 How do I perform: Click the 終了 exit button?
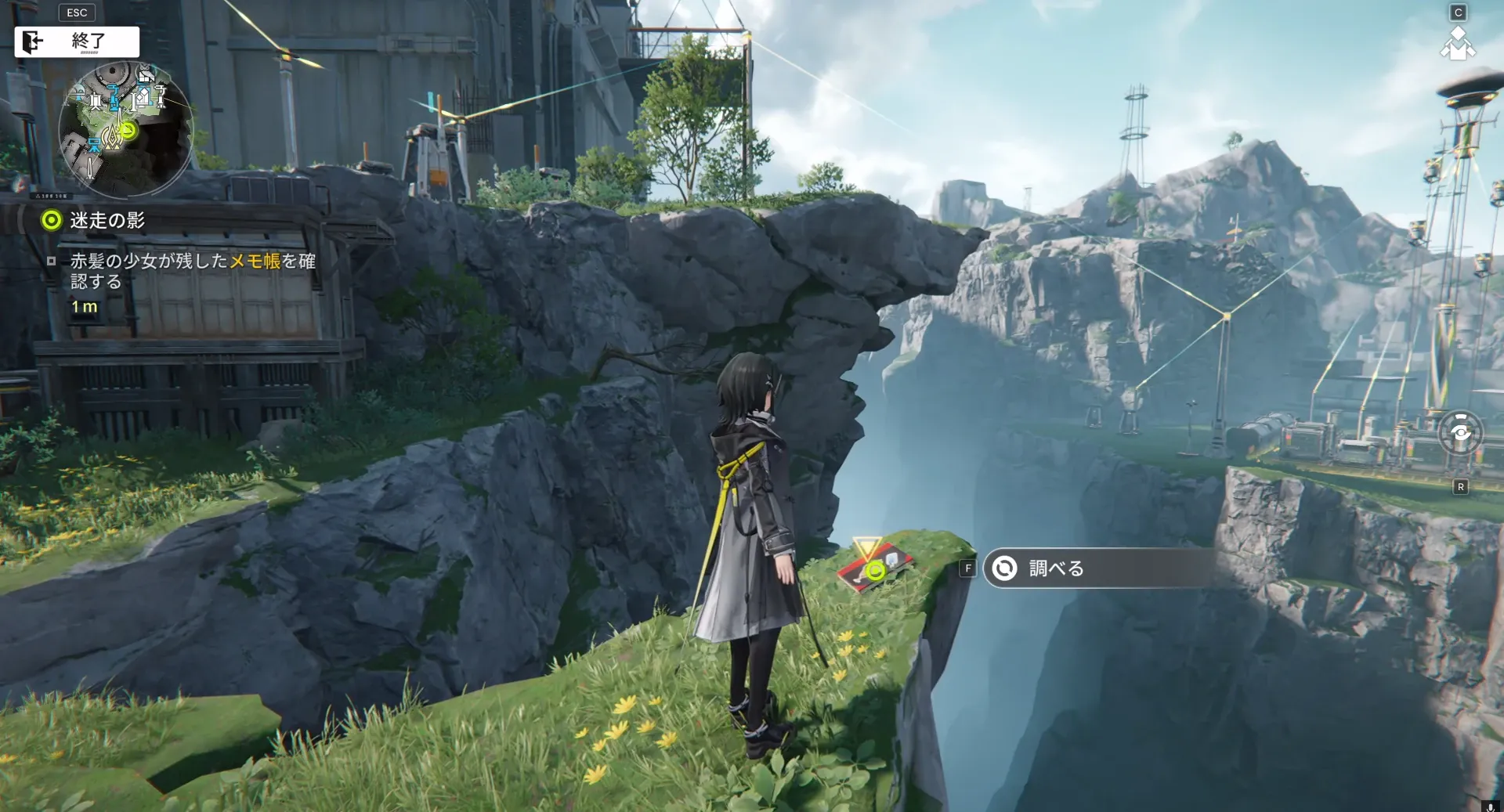pos(77,42)
